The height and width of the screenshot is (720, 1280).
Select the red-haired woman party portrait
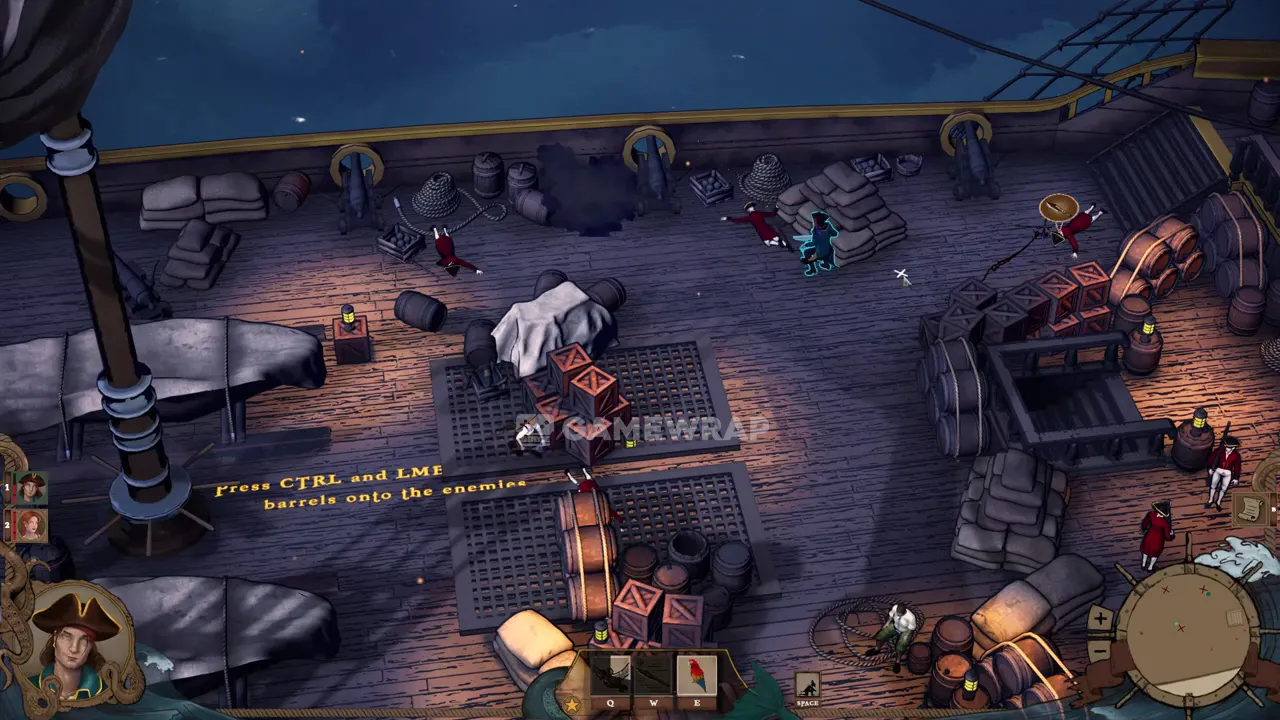31,524
